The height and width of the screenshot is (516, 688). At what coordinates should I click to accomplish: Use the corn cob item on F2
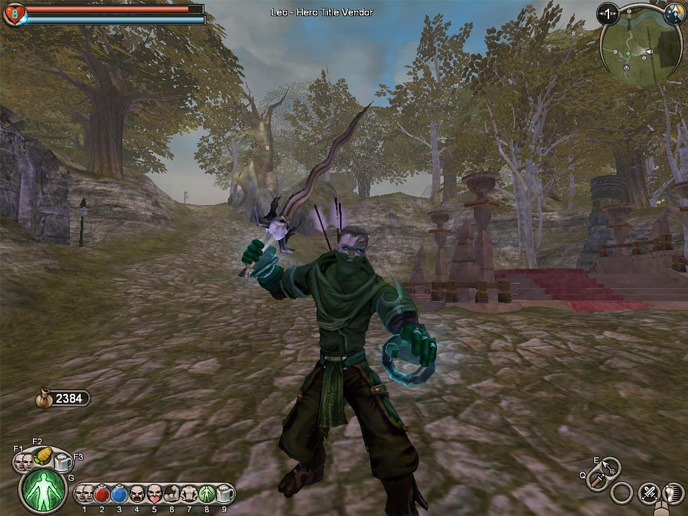coord(43,455)
